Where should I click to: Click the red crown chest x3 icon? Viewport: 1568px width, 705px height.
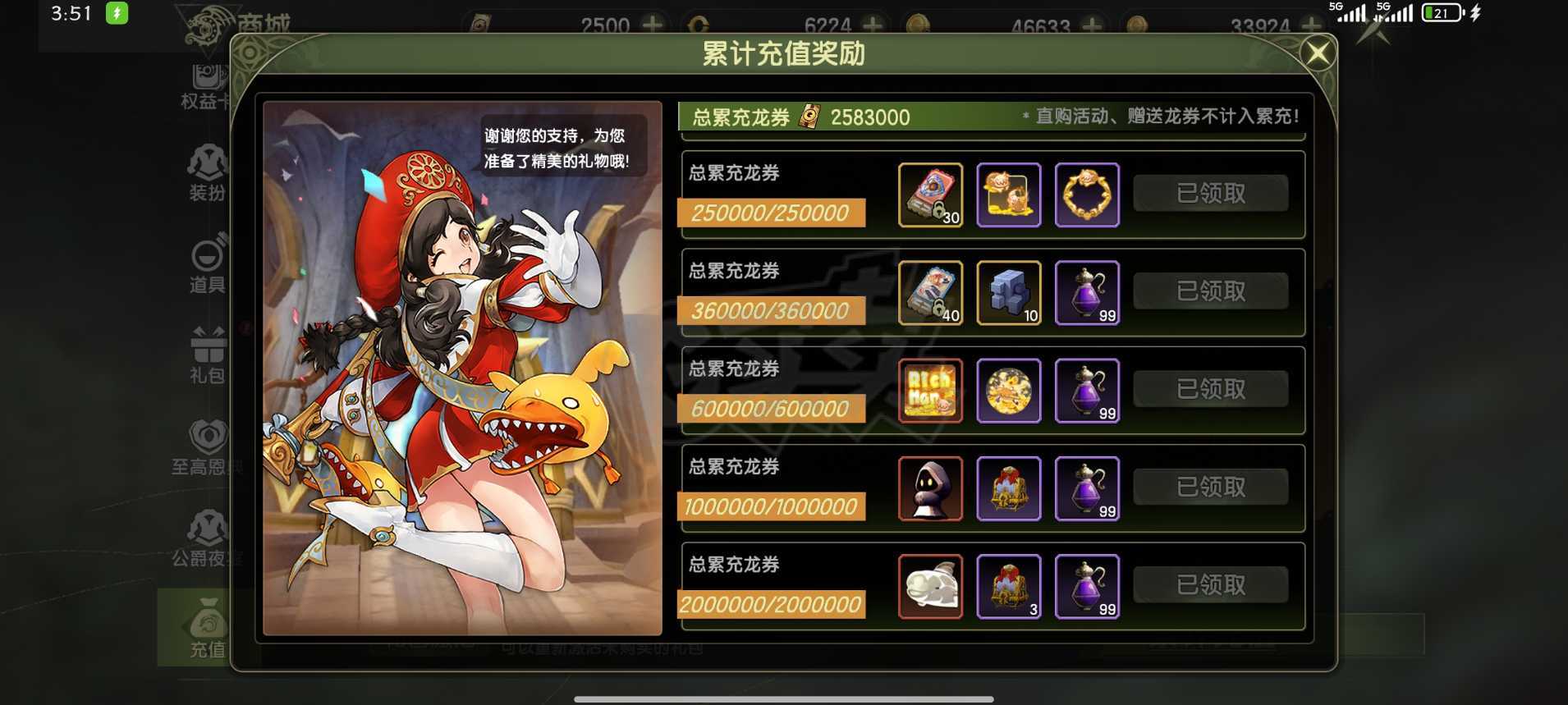[1009, 587]
